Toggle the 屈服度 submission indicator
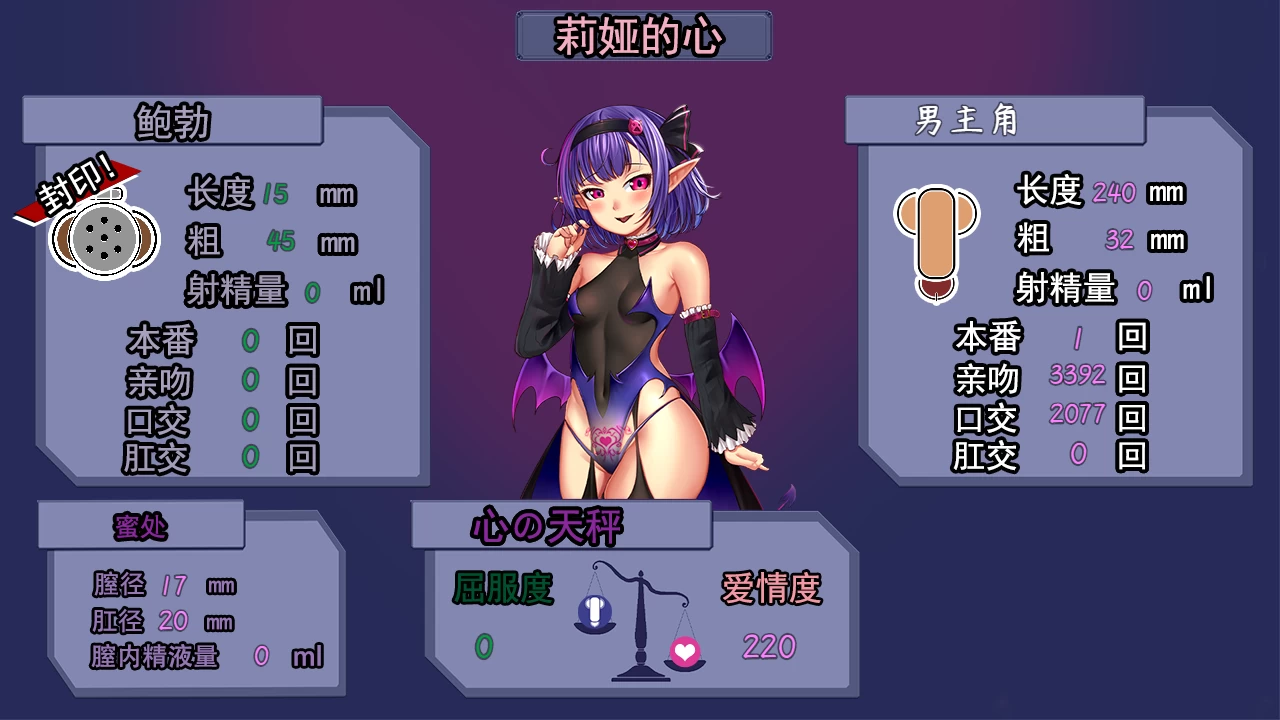1280x720 pixels. (505, 589)
